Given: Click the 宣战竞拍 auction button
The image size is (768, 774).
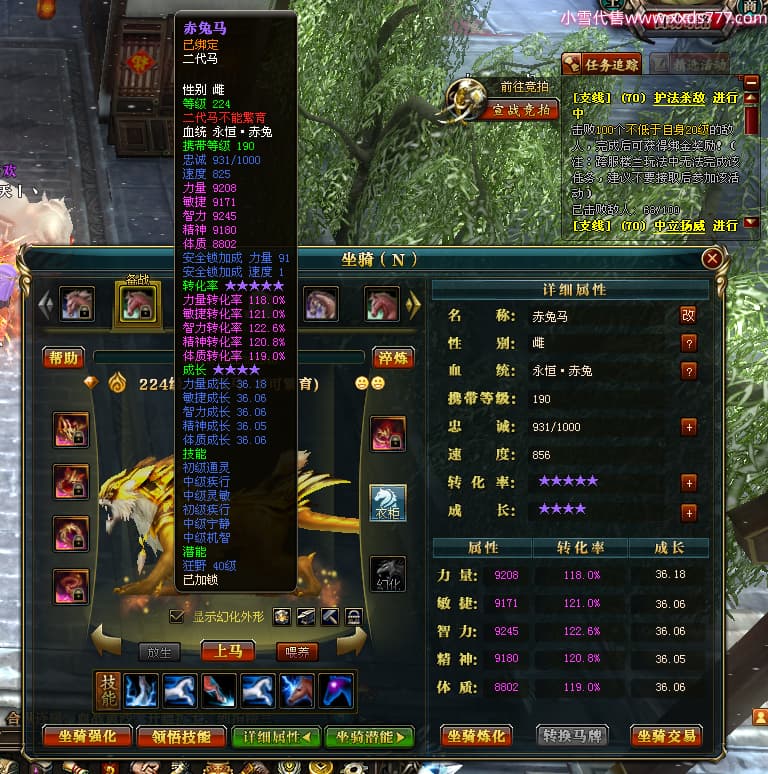Looking at the screenshot, I should tap(520, 110).
